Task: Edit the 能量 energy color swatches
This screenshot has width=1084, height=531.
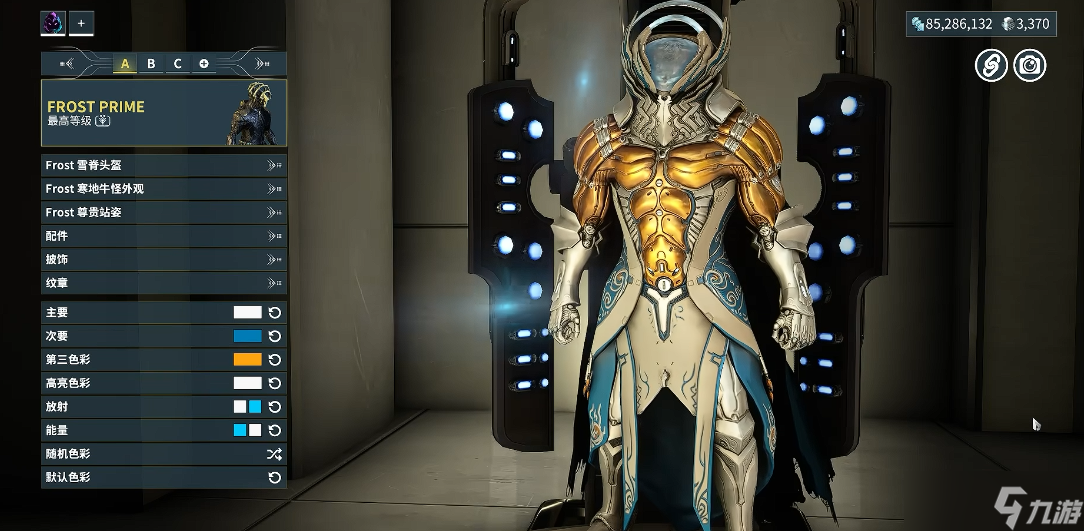Action: click(247, 430)
